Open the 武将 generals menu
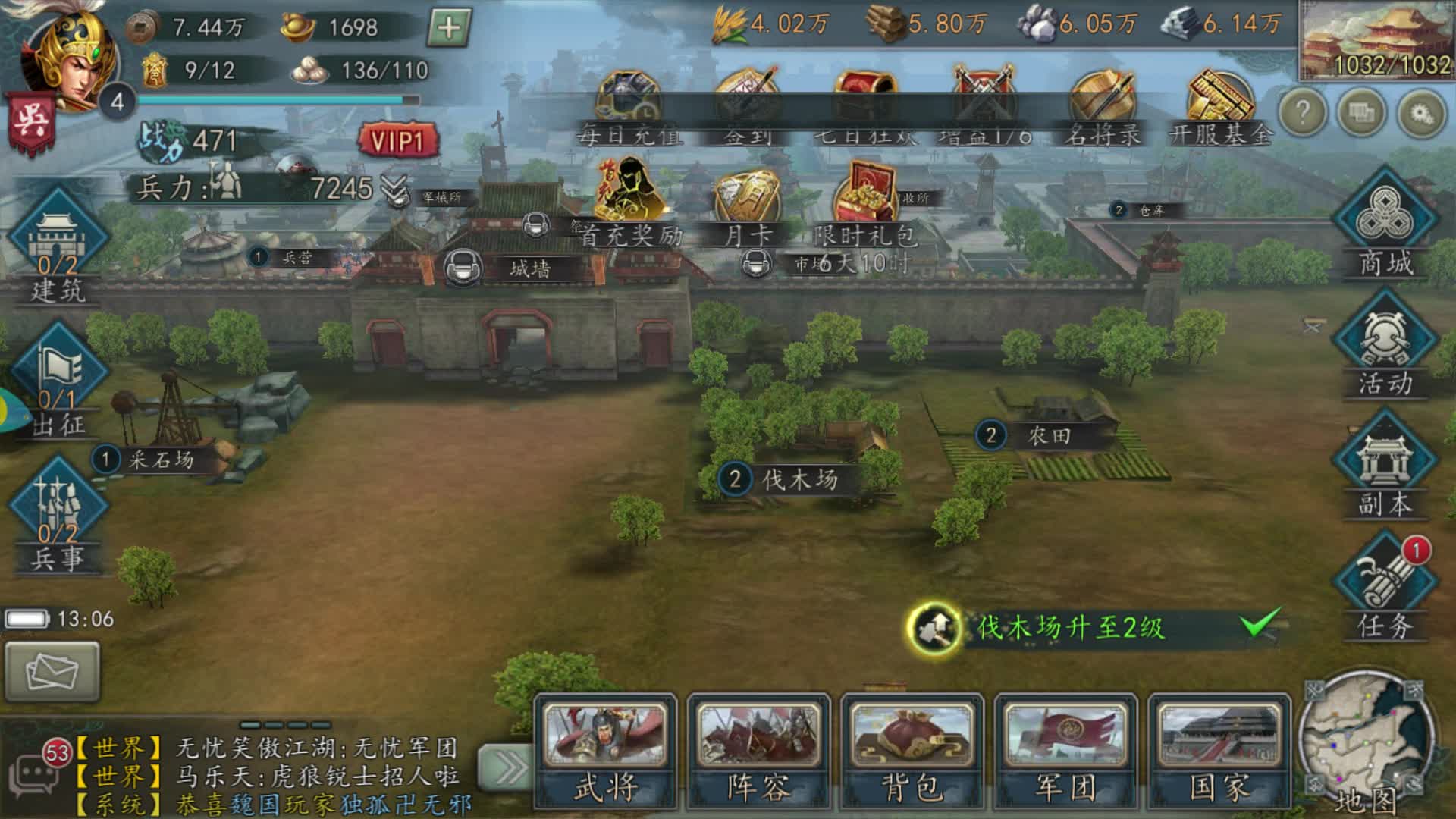The height and width of the screenshot is (819, 1456). [x=605, y=751]
